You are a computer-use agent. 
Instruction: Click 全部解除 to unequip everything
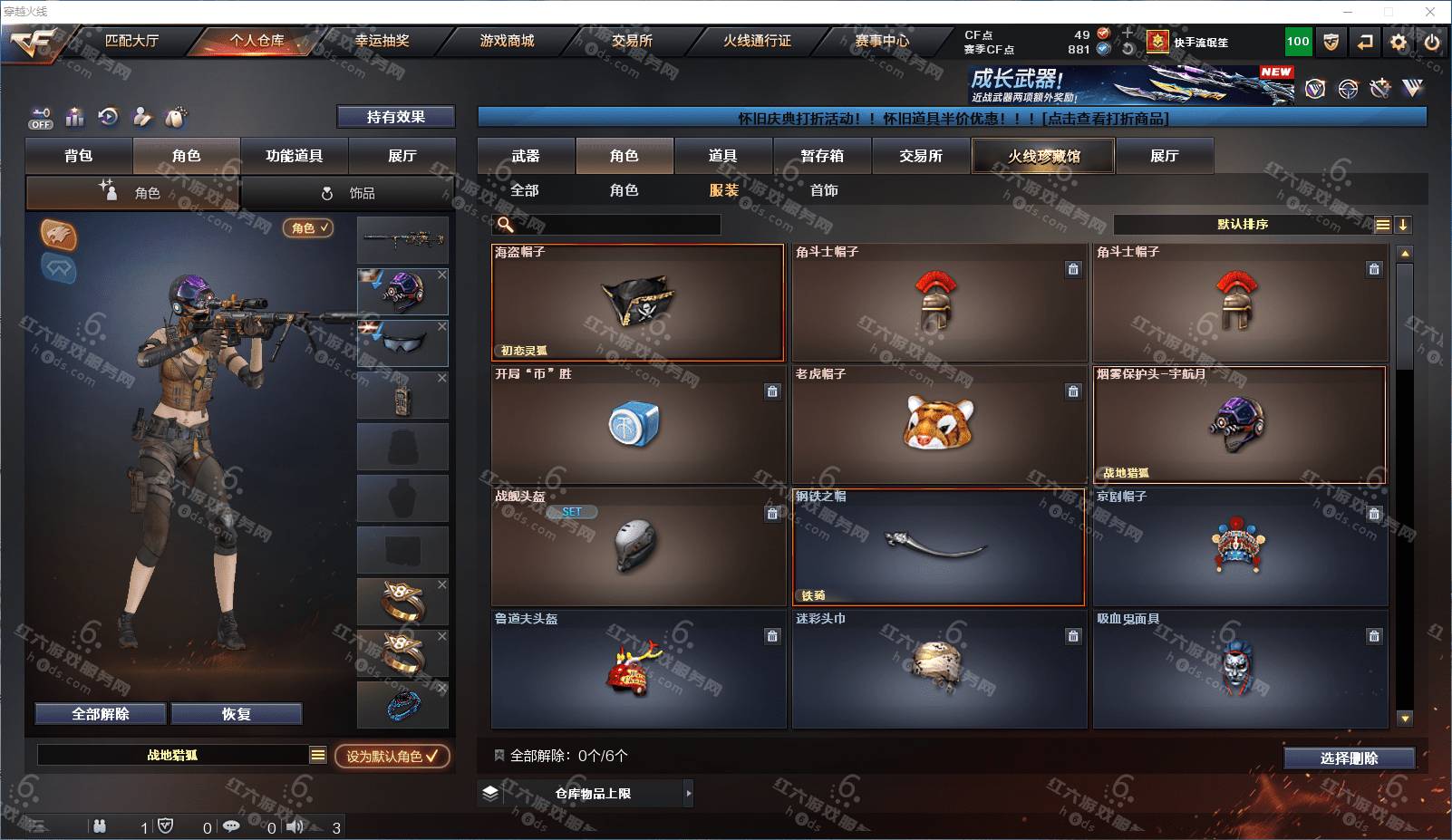pos(101,714)
